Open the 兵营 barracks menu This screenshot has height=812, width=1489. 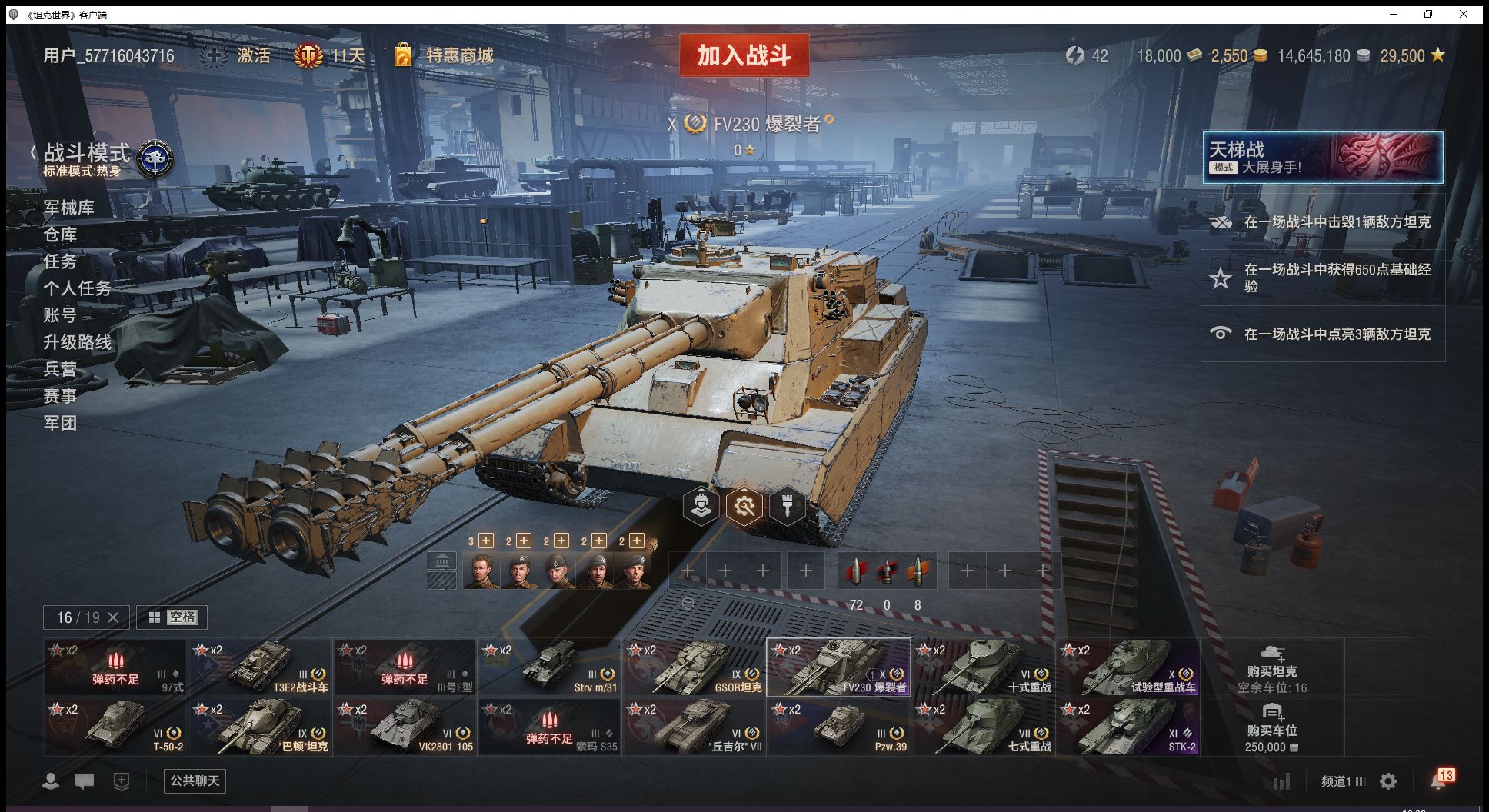point(60,369)
